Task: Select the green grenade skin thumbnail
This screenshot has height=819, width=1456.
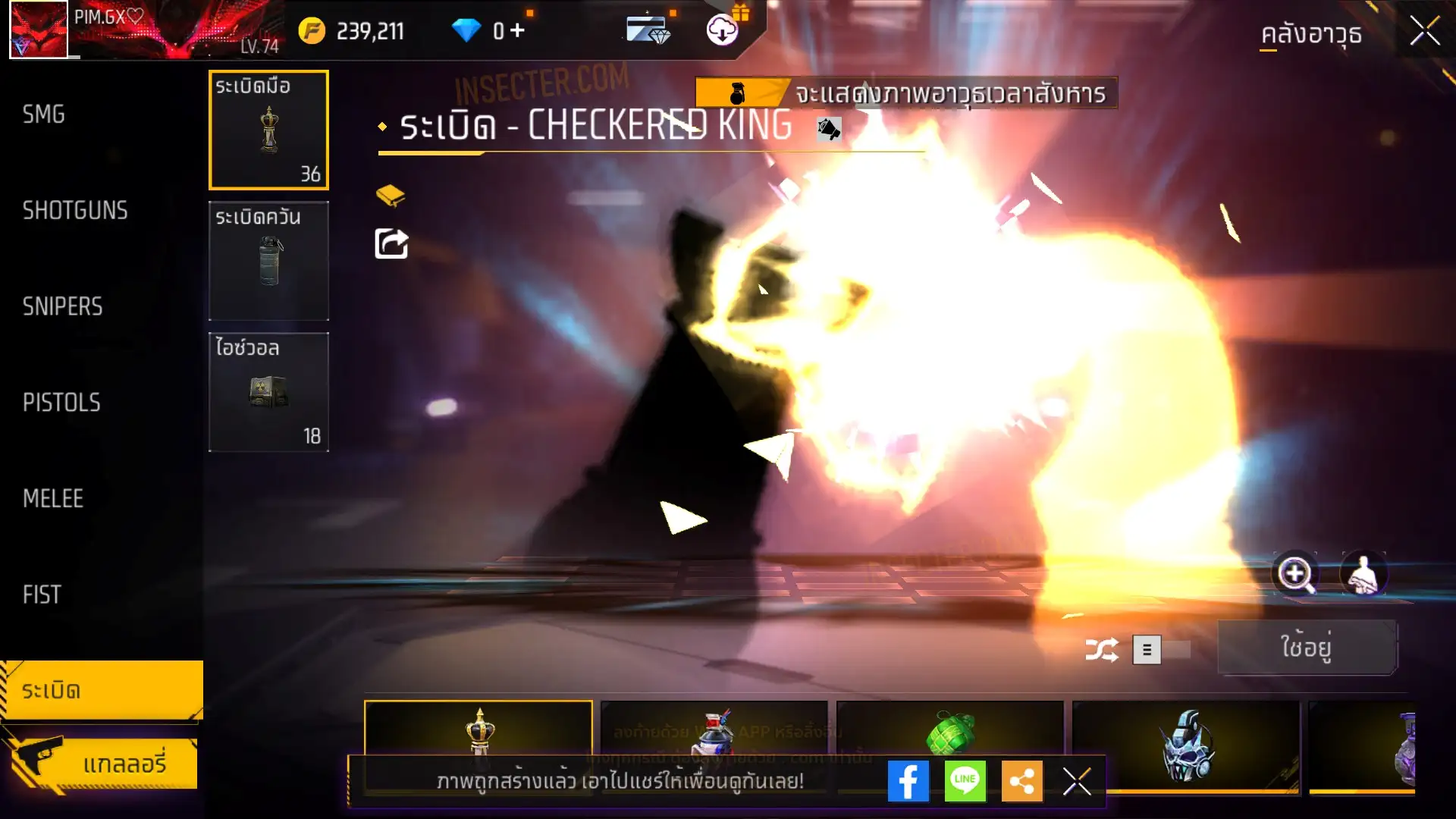Action: 949,732
